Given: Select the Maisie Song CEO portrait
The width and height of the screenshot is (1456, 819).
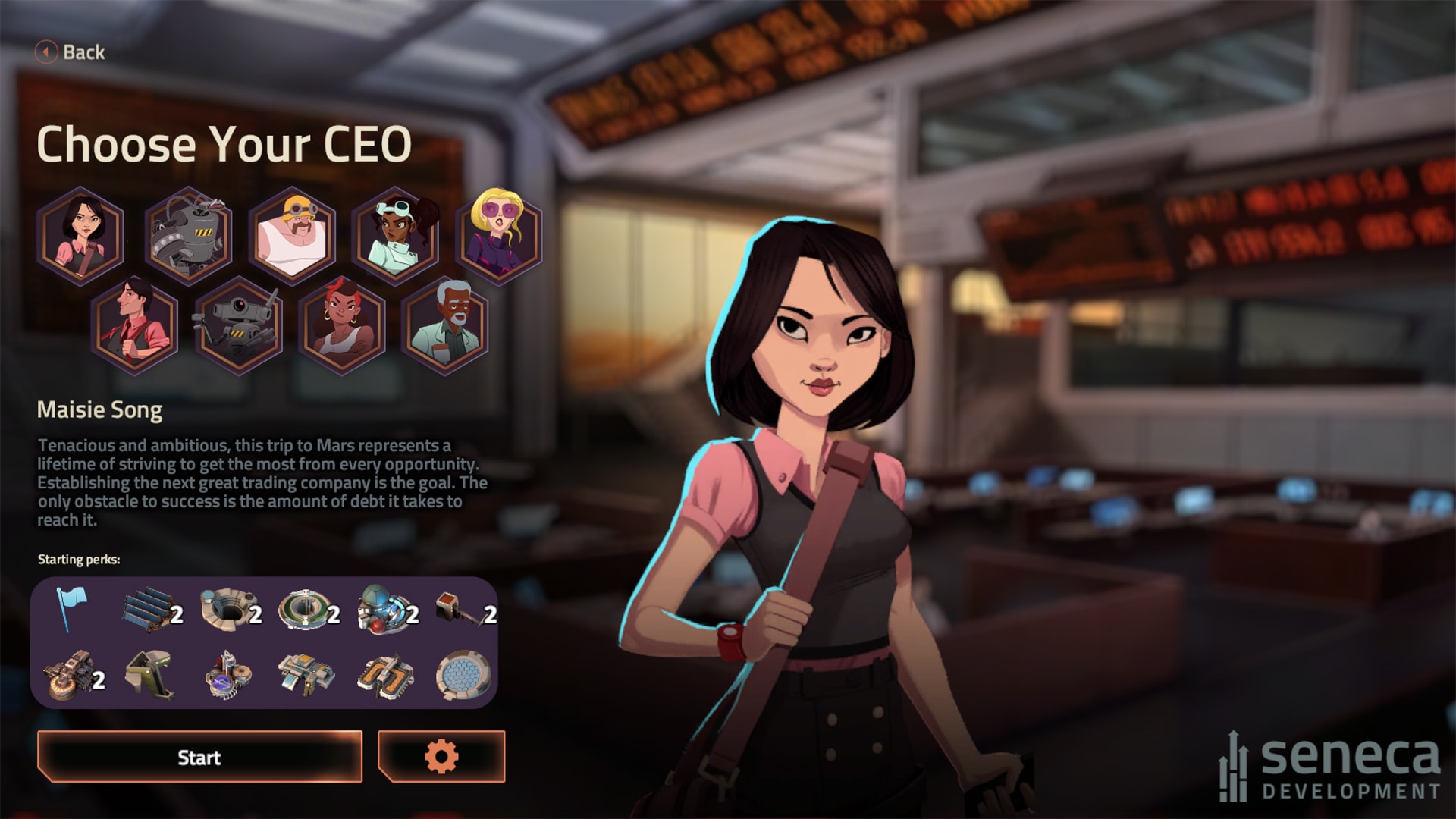Looking at the screenshot, I should (82, 234).
